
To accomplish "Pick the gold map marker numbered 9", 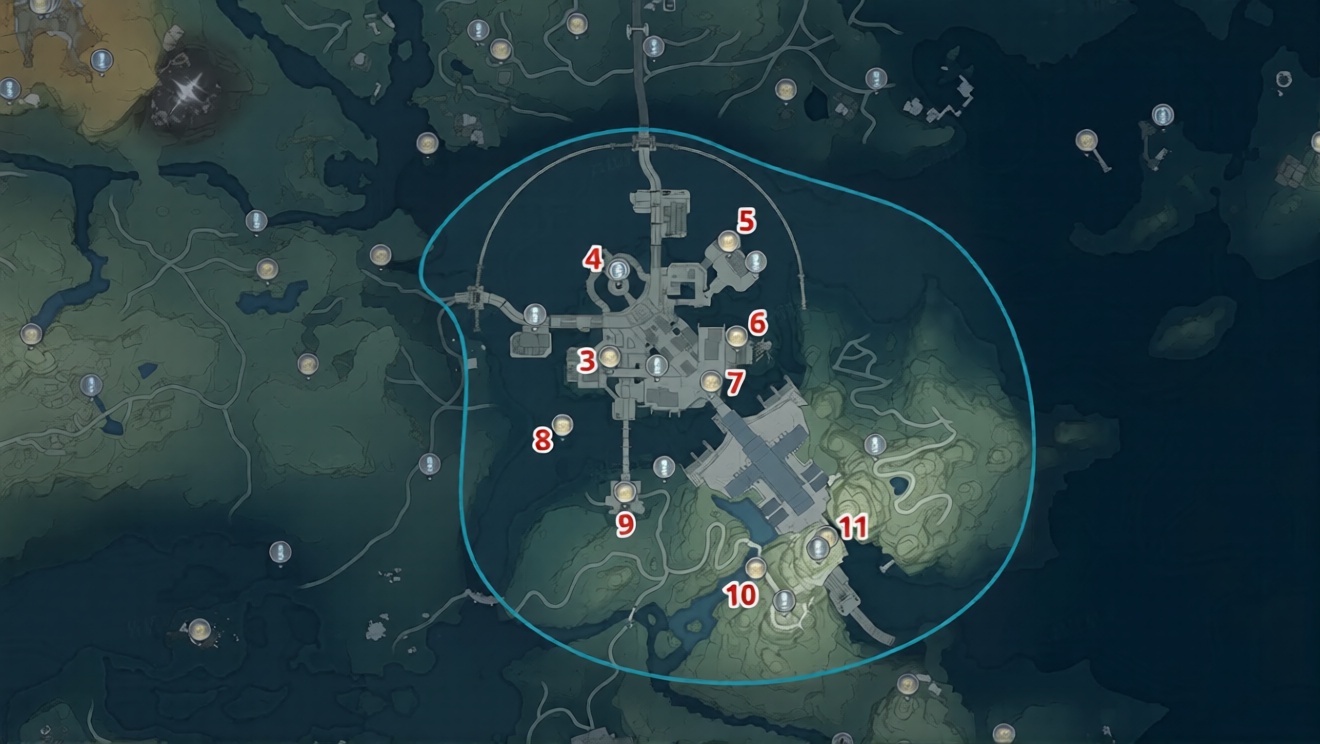I will tap(626, 491).
